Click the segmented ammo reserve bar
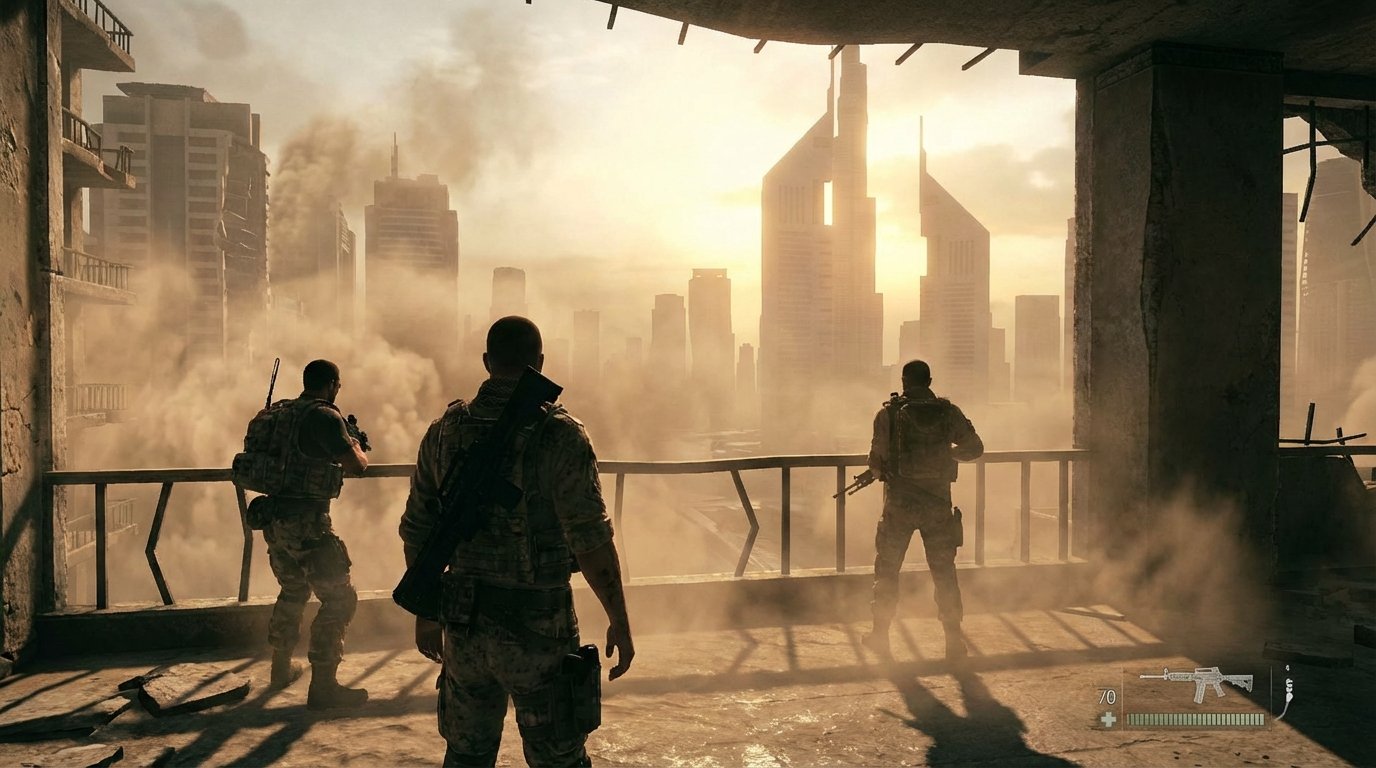 pos(1194,720)
